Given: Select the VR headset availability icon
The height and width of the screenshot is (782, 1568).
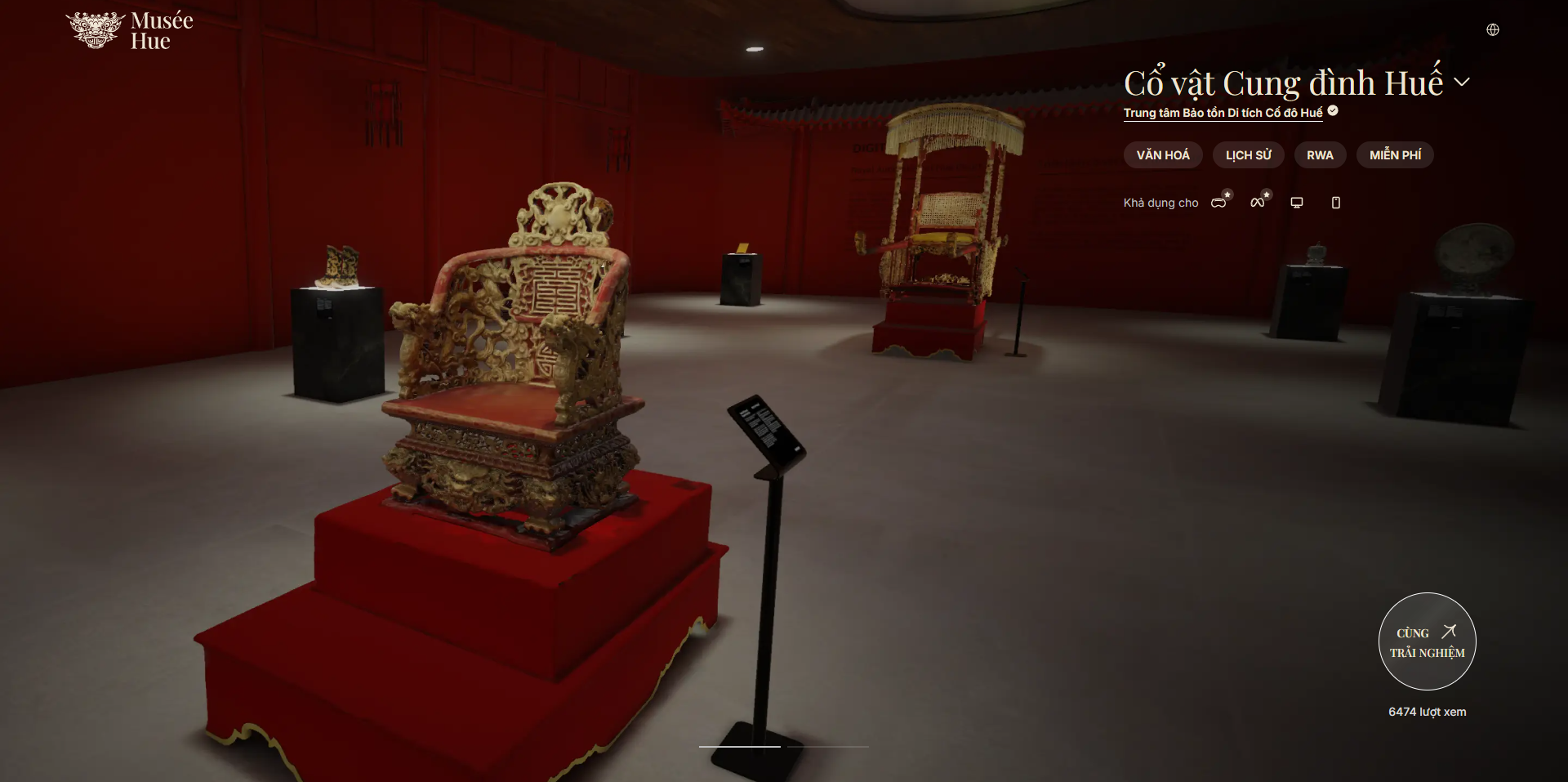Looking at the screenshot, I should (1218, 203).
